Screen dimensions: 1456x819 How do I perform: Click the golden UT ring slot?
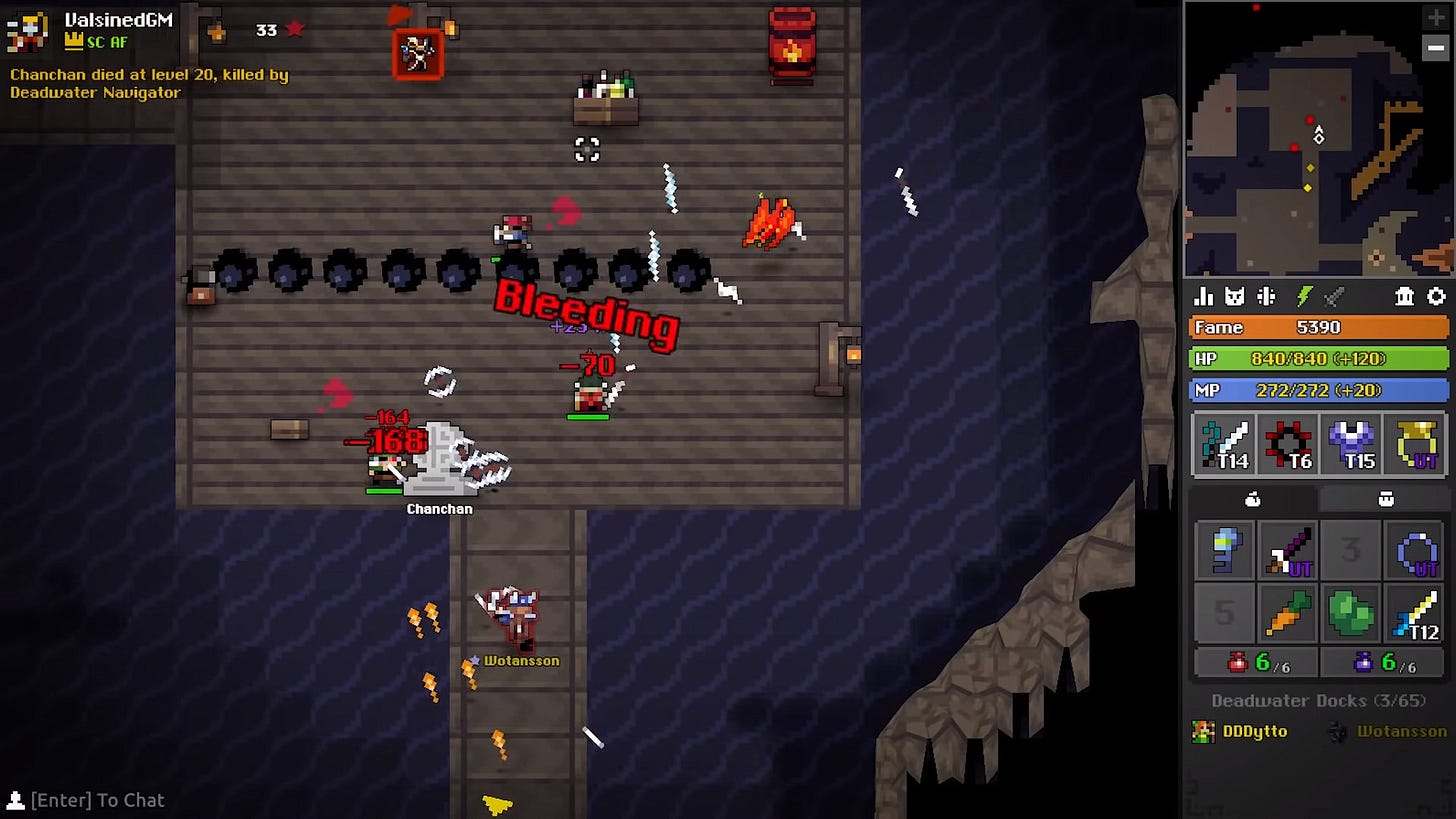click(x=1415, y=444)
